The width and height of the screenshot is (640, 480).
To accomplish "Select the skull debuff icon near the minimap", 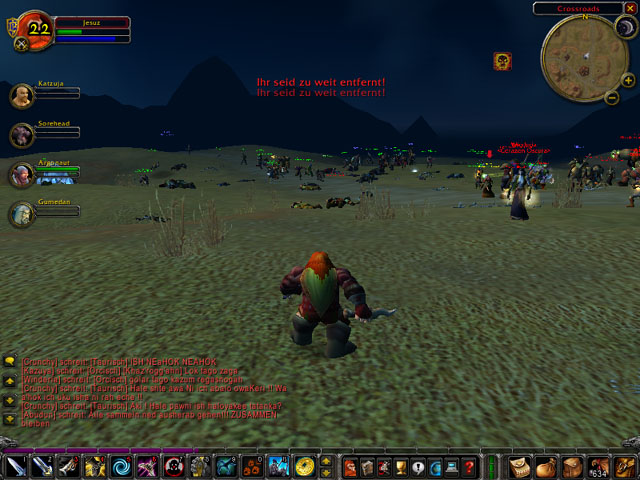I will (502, 61).
